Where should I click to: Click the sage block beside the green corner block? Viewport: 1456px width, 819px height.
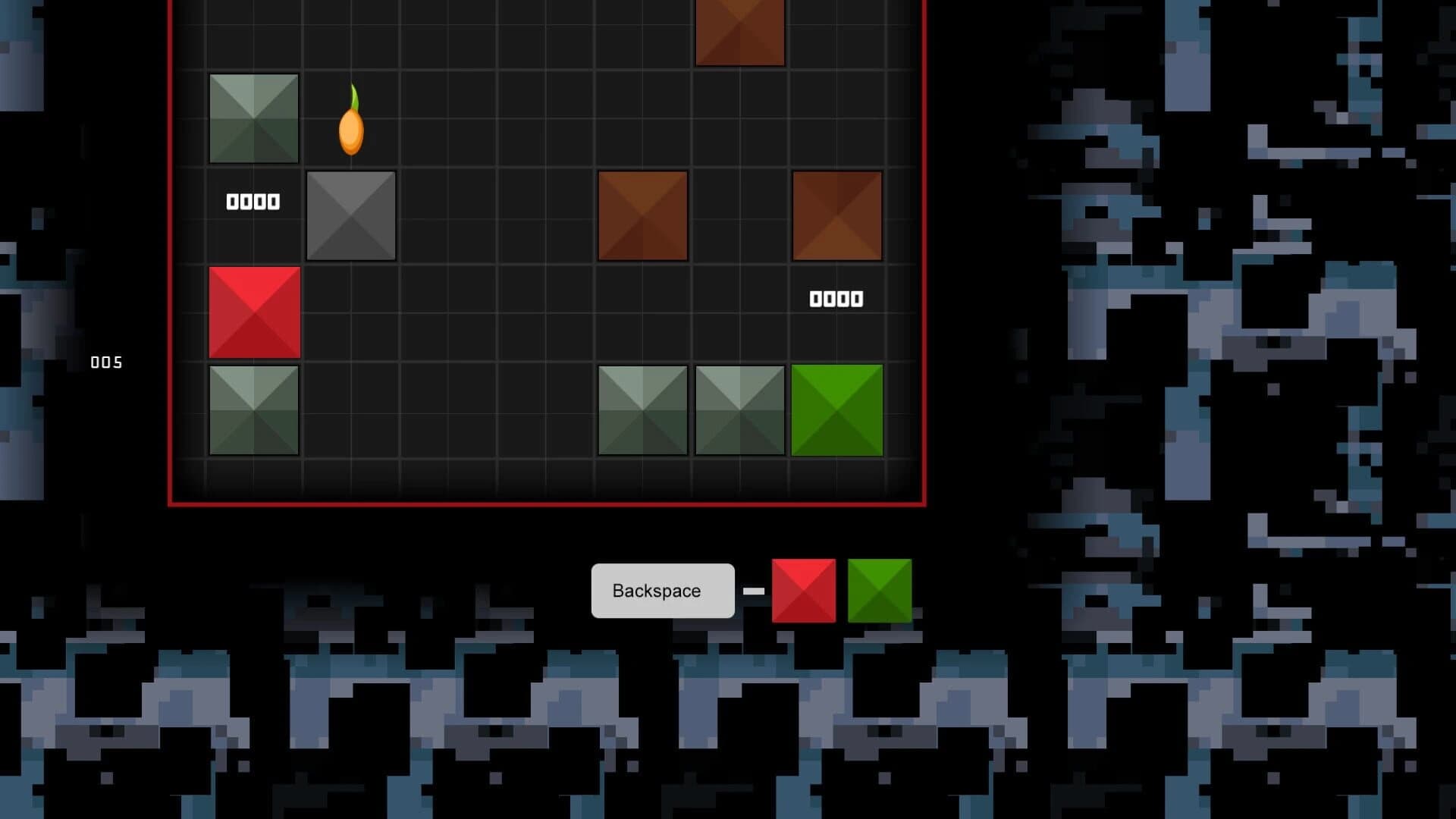[x=739, y=409]
